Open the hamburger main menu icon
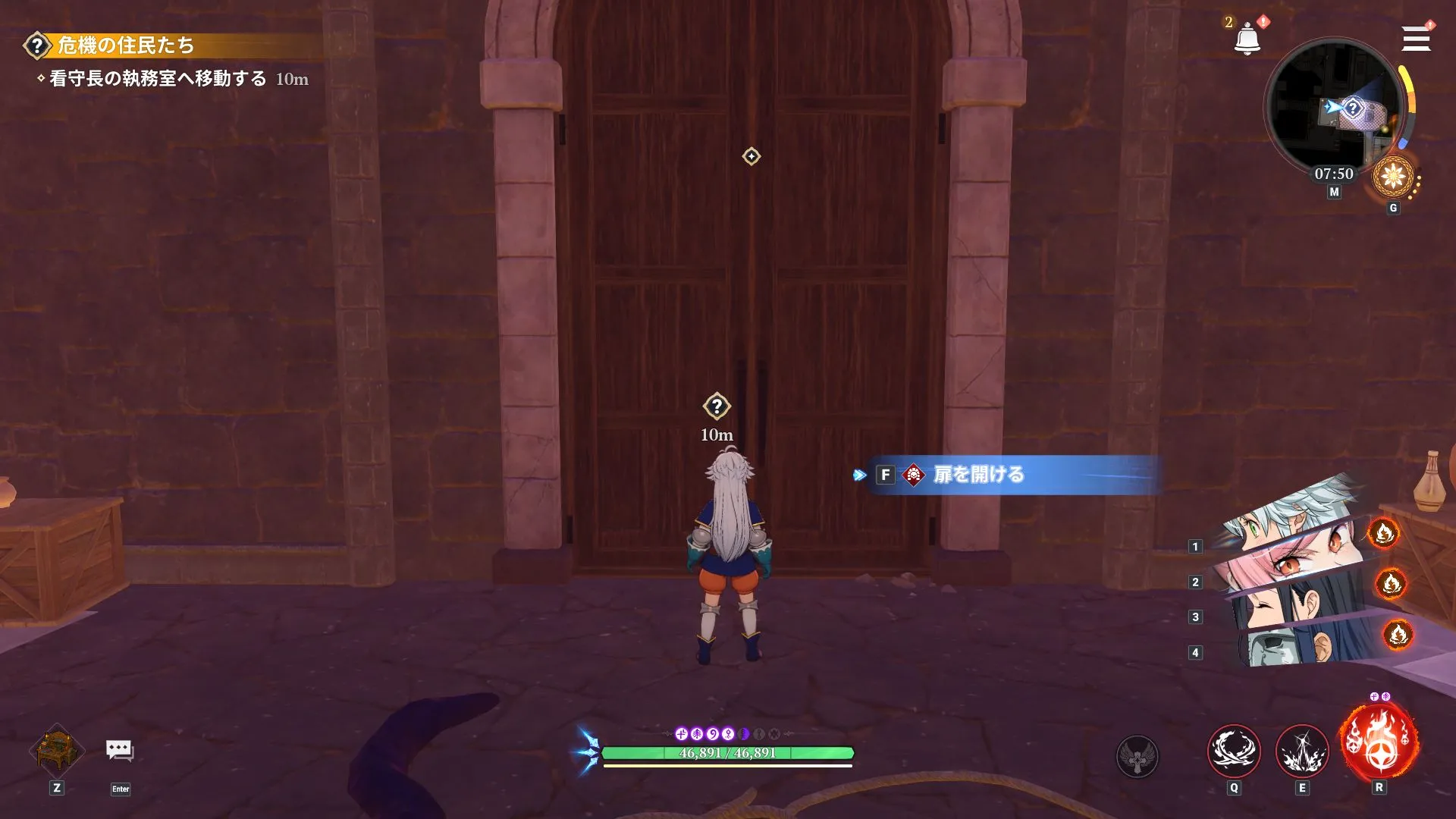This screenshot has height=819, width=1456. tap(1415, 38)
